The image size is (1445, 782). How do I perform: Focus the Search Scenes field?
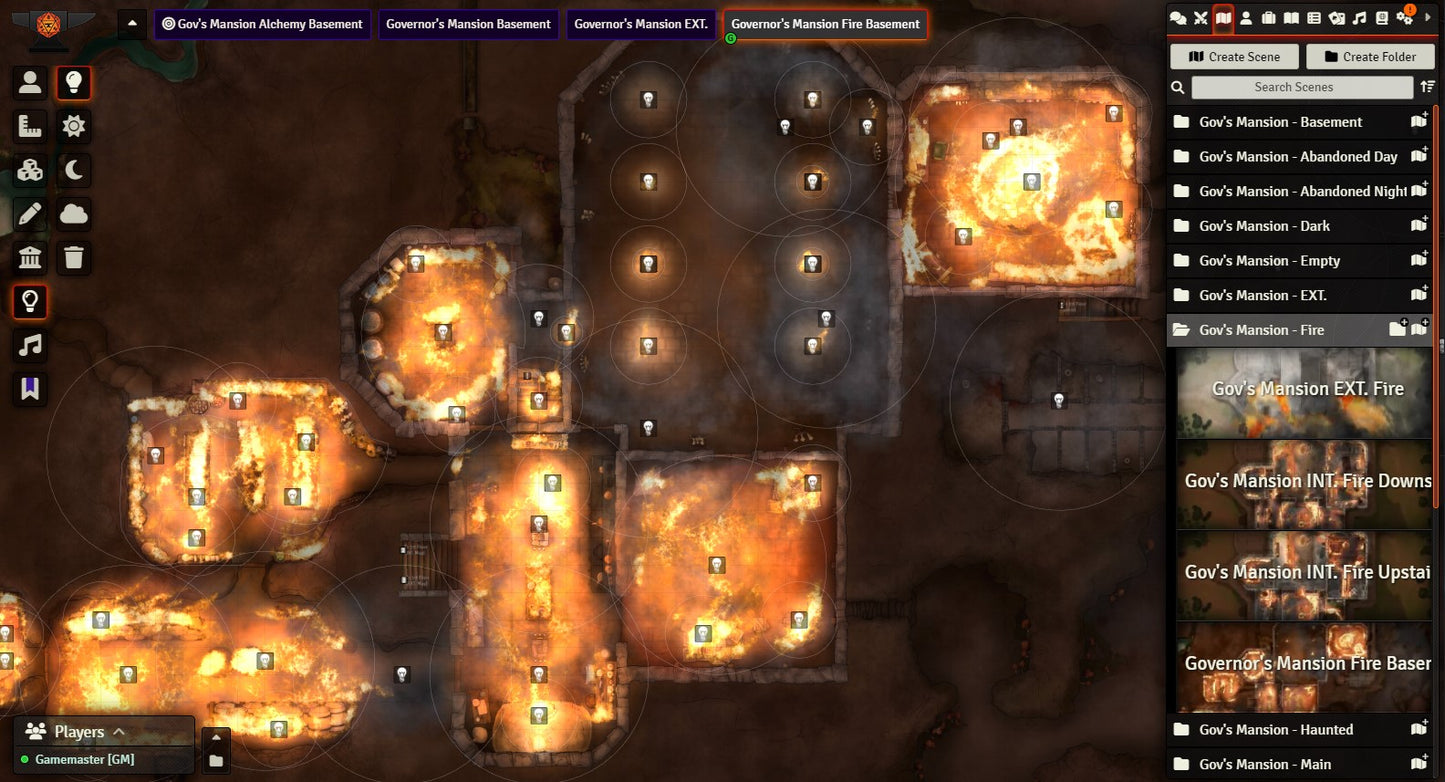[x=1301, y=87]
